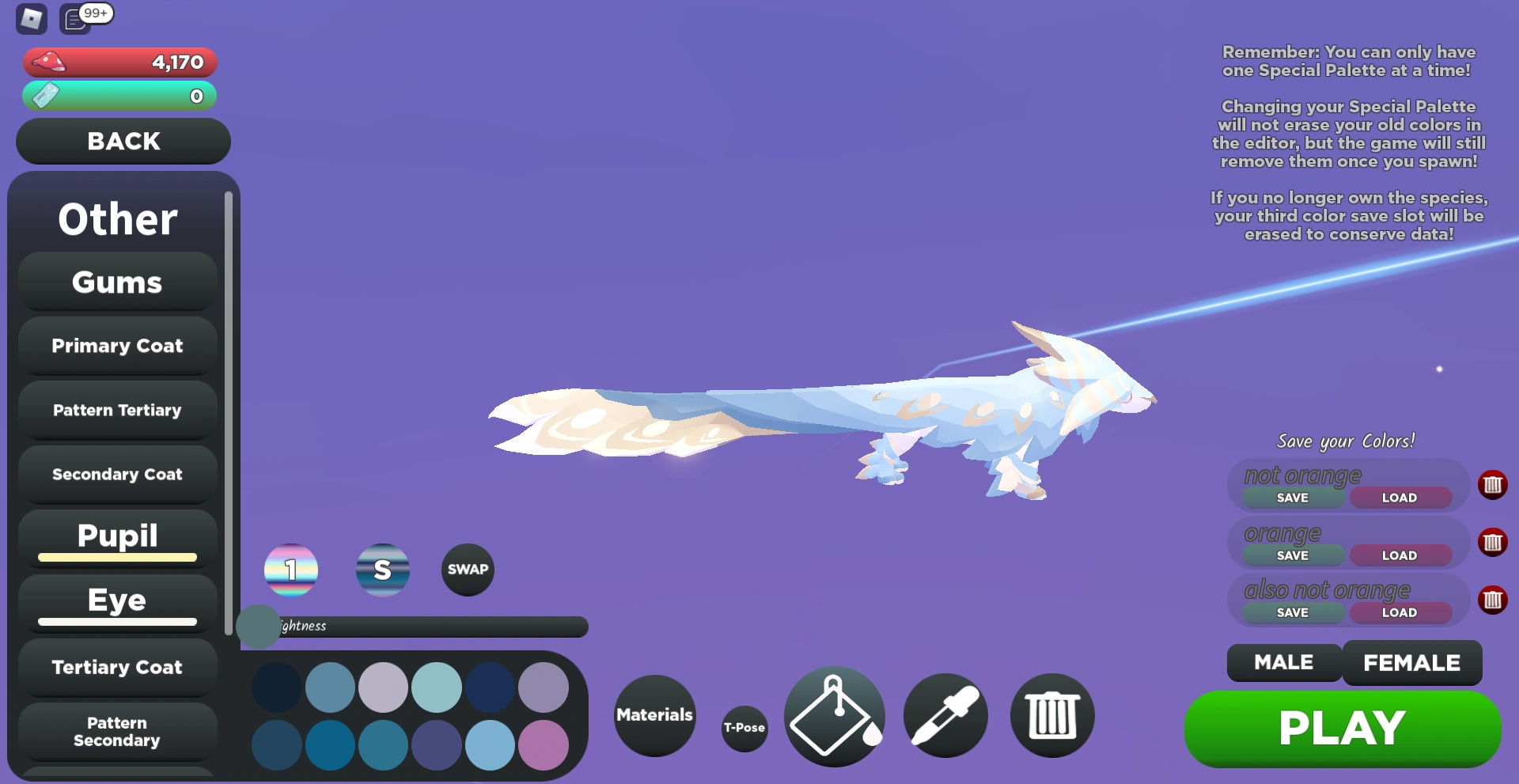
Task: Switch to FEMALE body type
Action: (1411, 663)
